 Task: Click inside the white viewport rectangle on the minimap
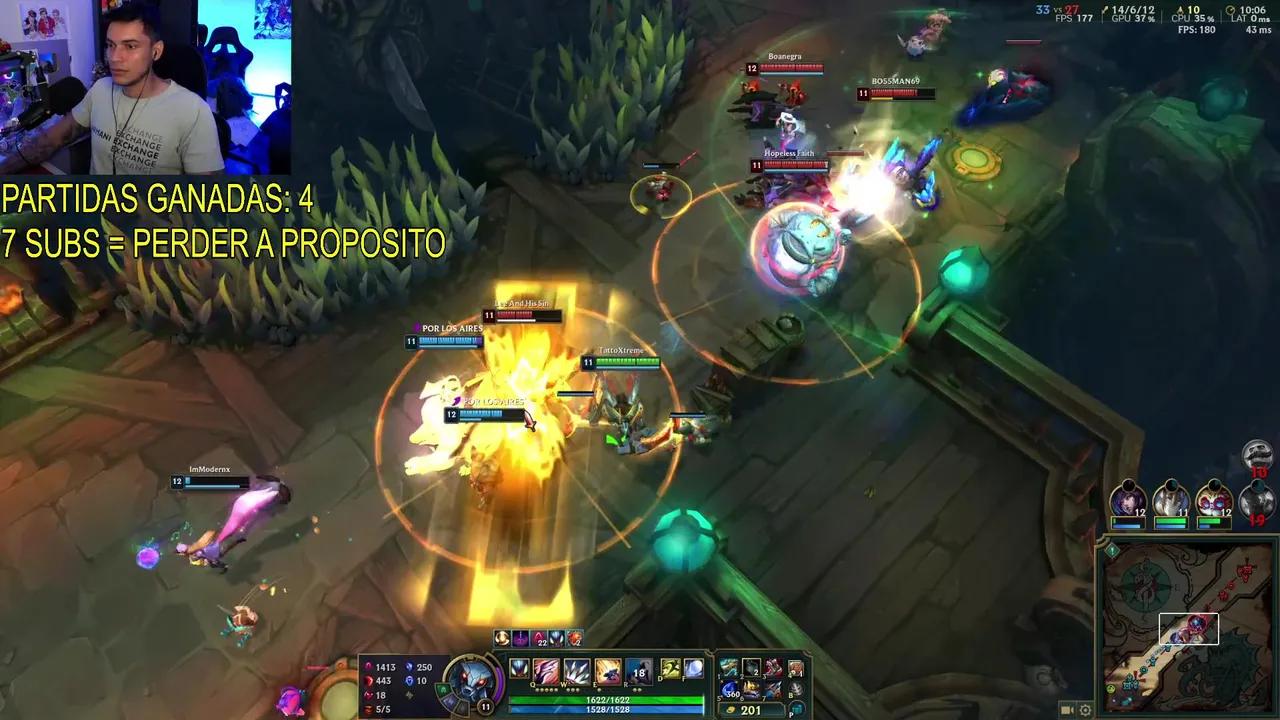(1187, 628)
